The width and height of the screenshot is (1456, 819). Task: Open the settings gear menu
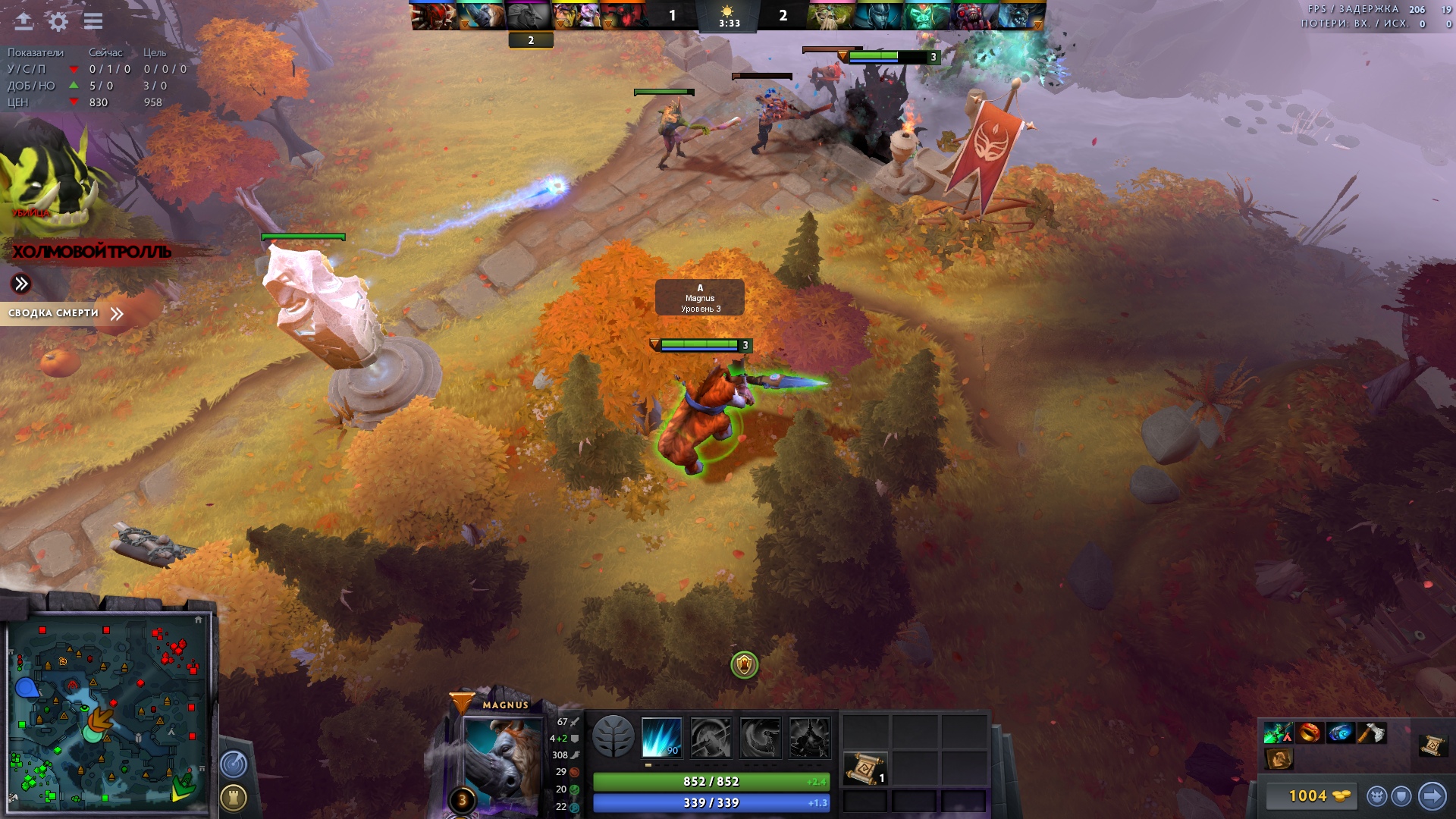click(58, 21)
